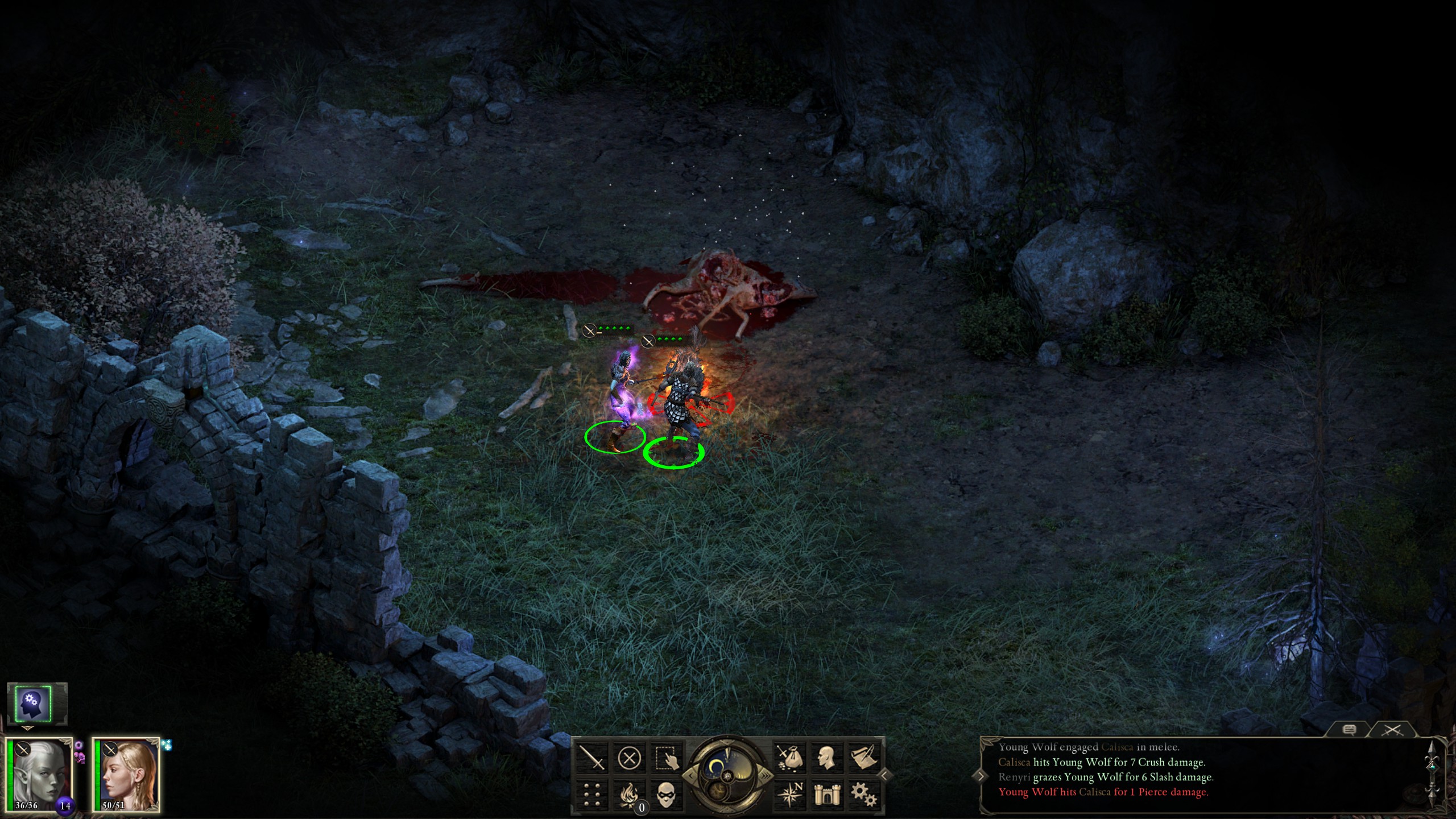This screenshot has height=819, width=1456.
Task: Open the stronghold castle icon
Action: point(826,795)
